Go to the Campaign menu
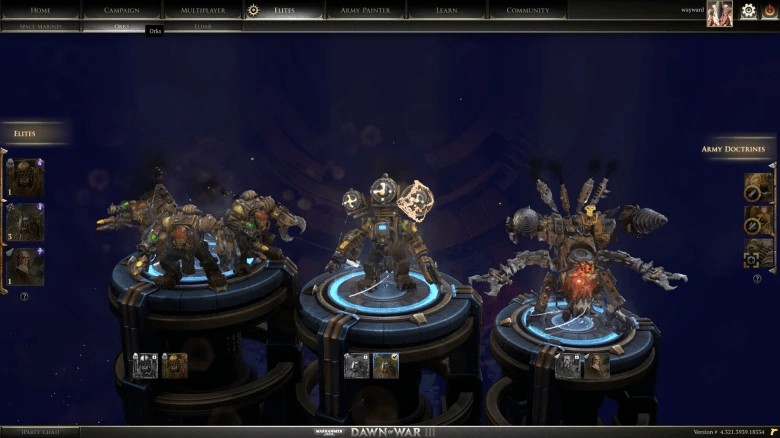The image size is (780, 438). pyautogui.click(x=121, y=10)
